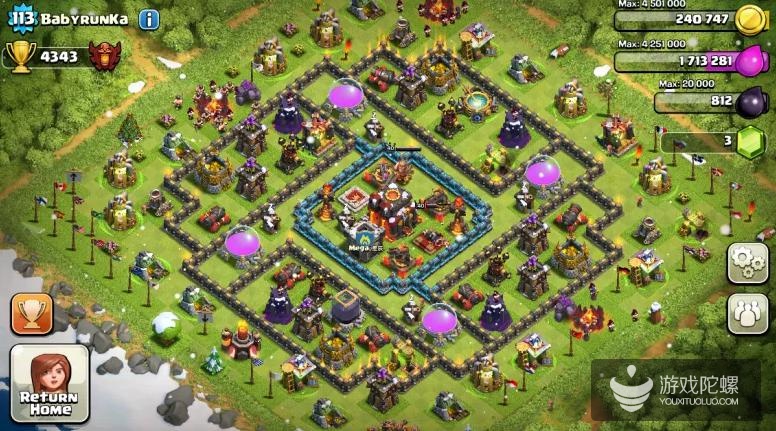776x431 pixels.
Task: Tap the pink elixir drop icon
Action: [x=751, y=61]
